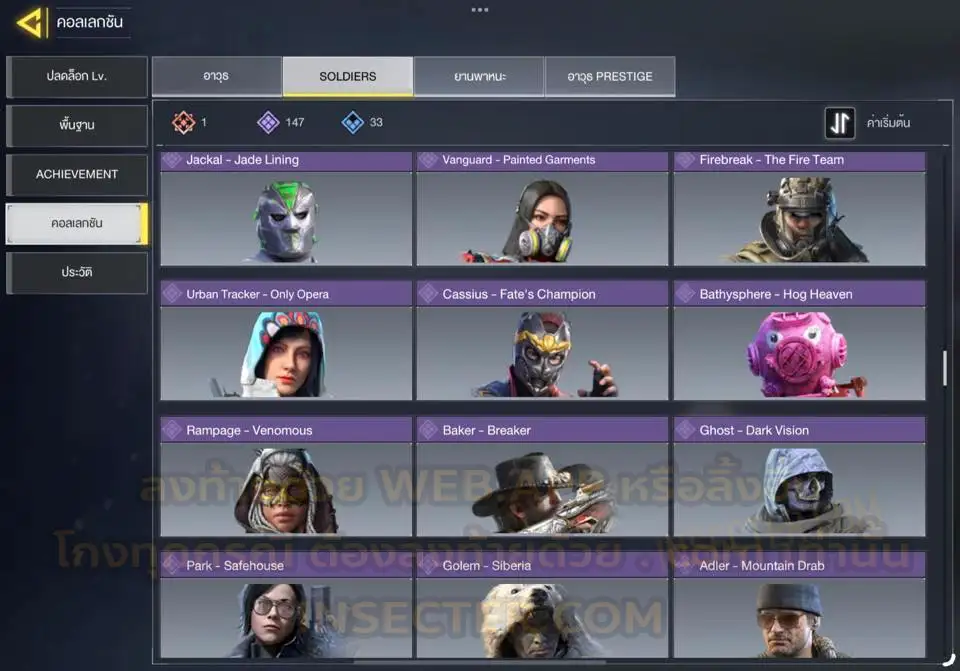This screenshot has height=671, width=960.
Task: Open the ประวัติ sidebar entry
Action: (77, 272)
